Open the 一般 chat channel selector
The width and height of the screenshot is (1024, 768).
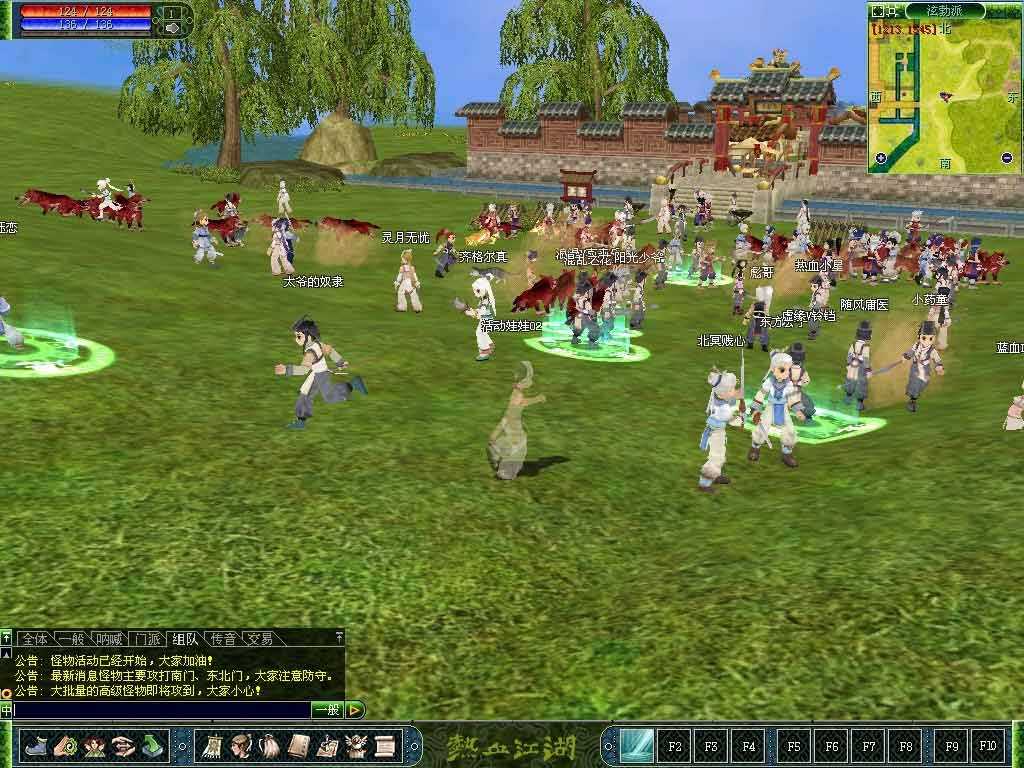pos(327,710)
